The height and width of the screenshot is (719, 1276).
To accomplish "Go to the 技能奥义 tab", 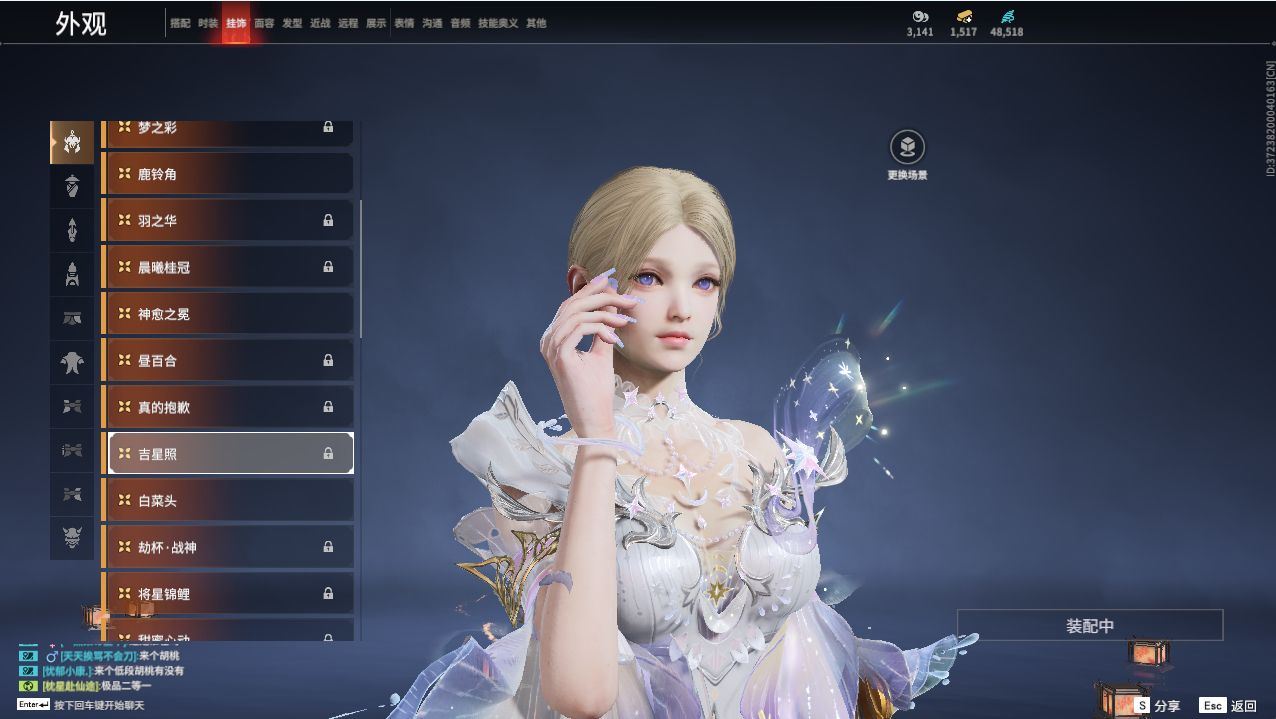I will pos(498,23).
